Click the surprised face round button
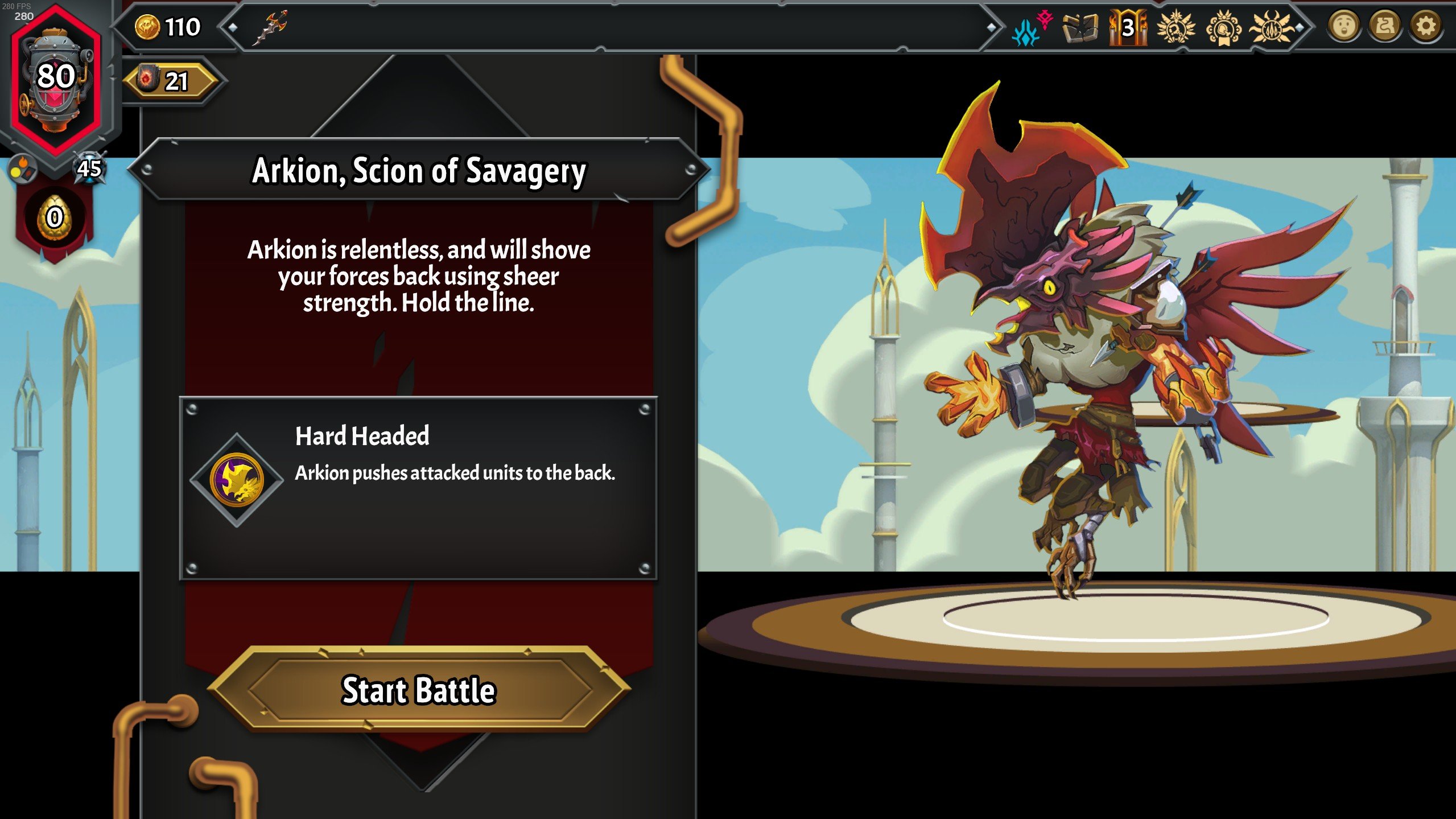 1343,26
